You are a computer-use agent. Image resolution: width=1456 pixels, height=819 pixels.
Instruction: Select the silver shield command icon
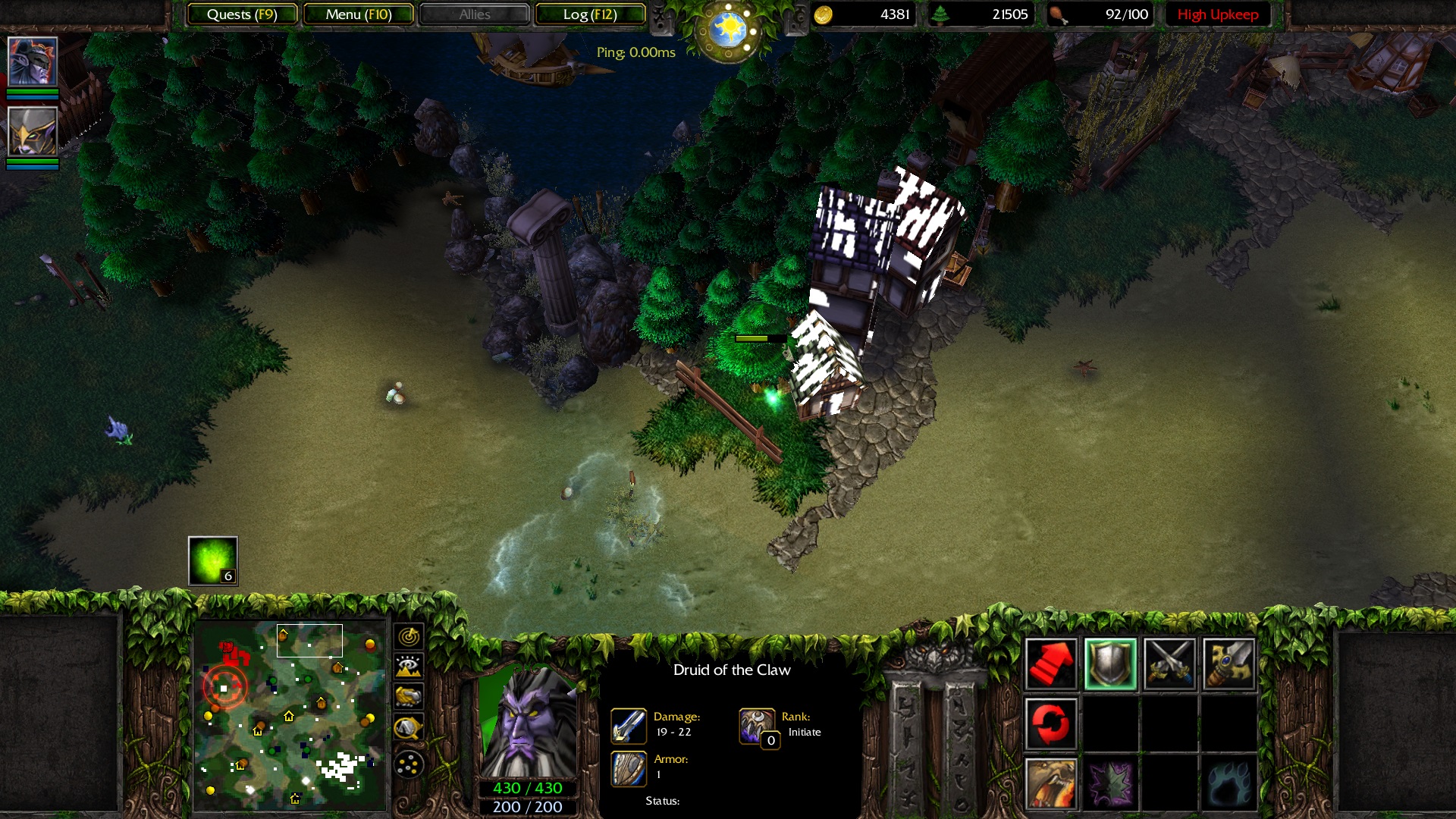pyautogui.click(x=1110, y=664)
